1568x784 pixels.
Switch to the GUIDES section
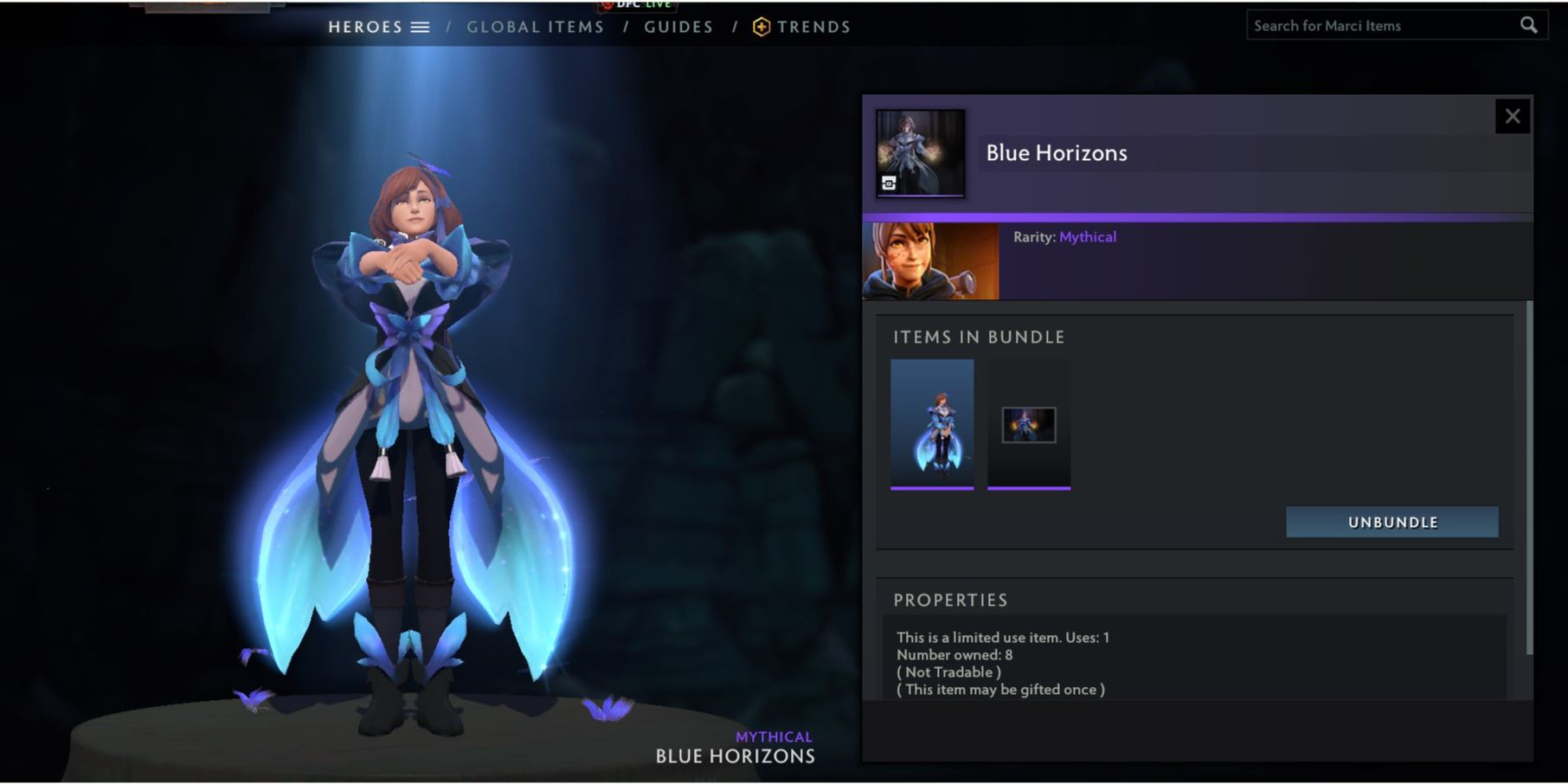pos(678,27)
